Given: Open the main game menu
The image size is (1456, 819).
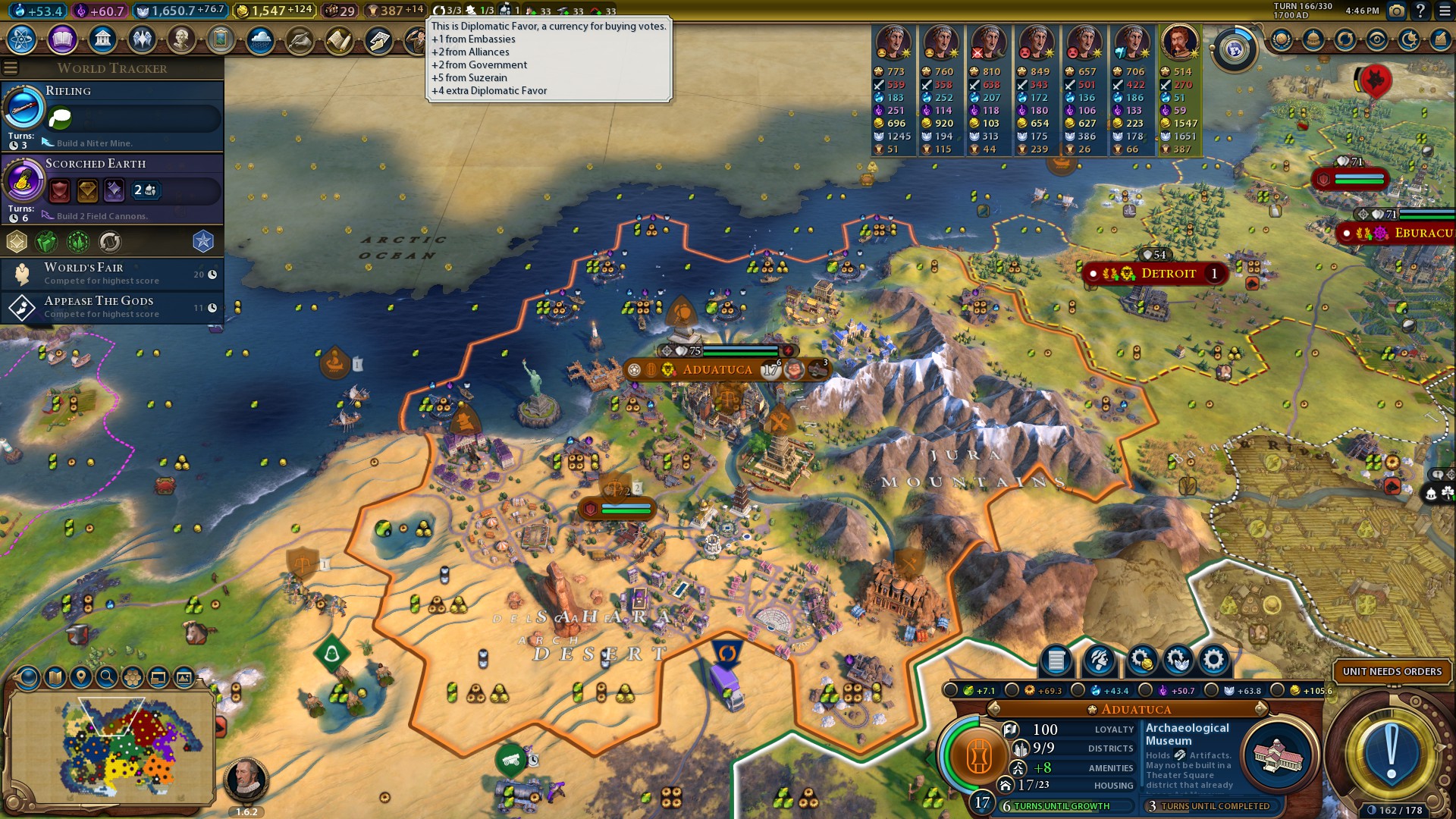Looking at the screenshot, I should 1445,11.
